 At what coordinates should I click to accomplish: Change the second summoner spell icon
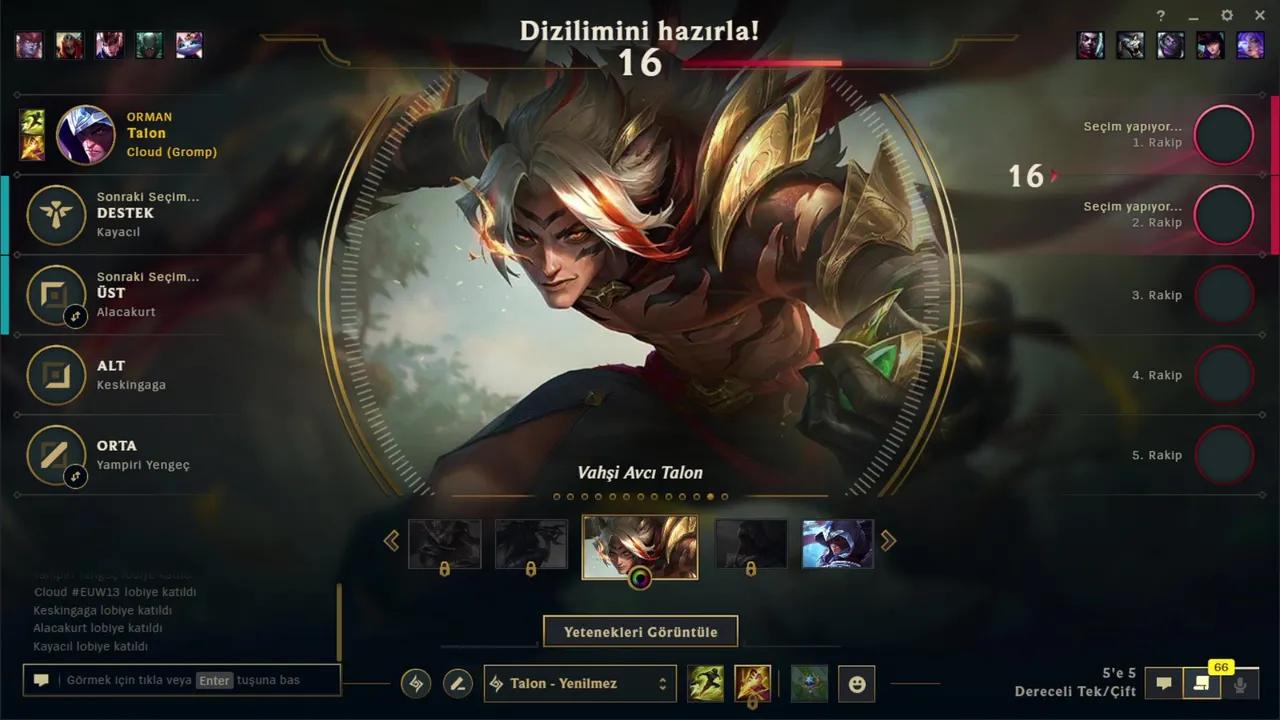tap(753, 683)
